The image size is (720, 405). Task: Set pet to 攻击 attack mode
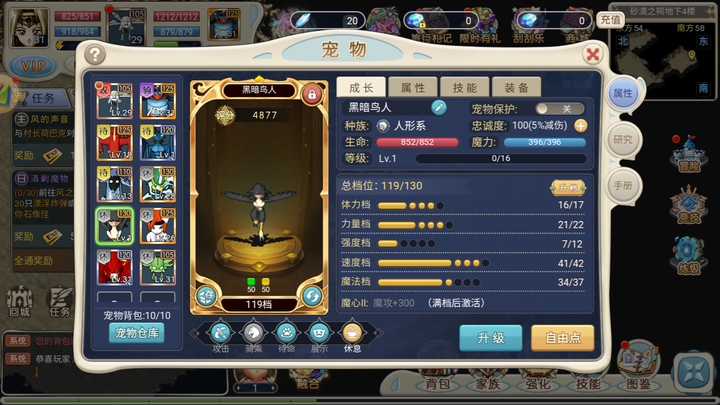pos(221,334)
